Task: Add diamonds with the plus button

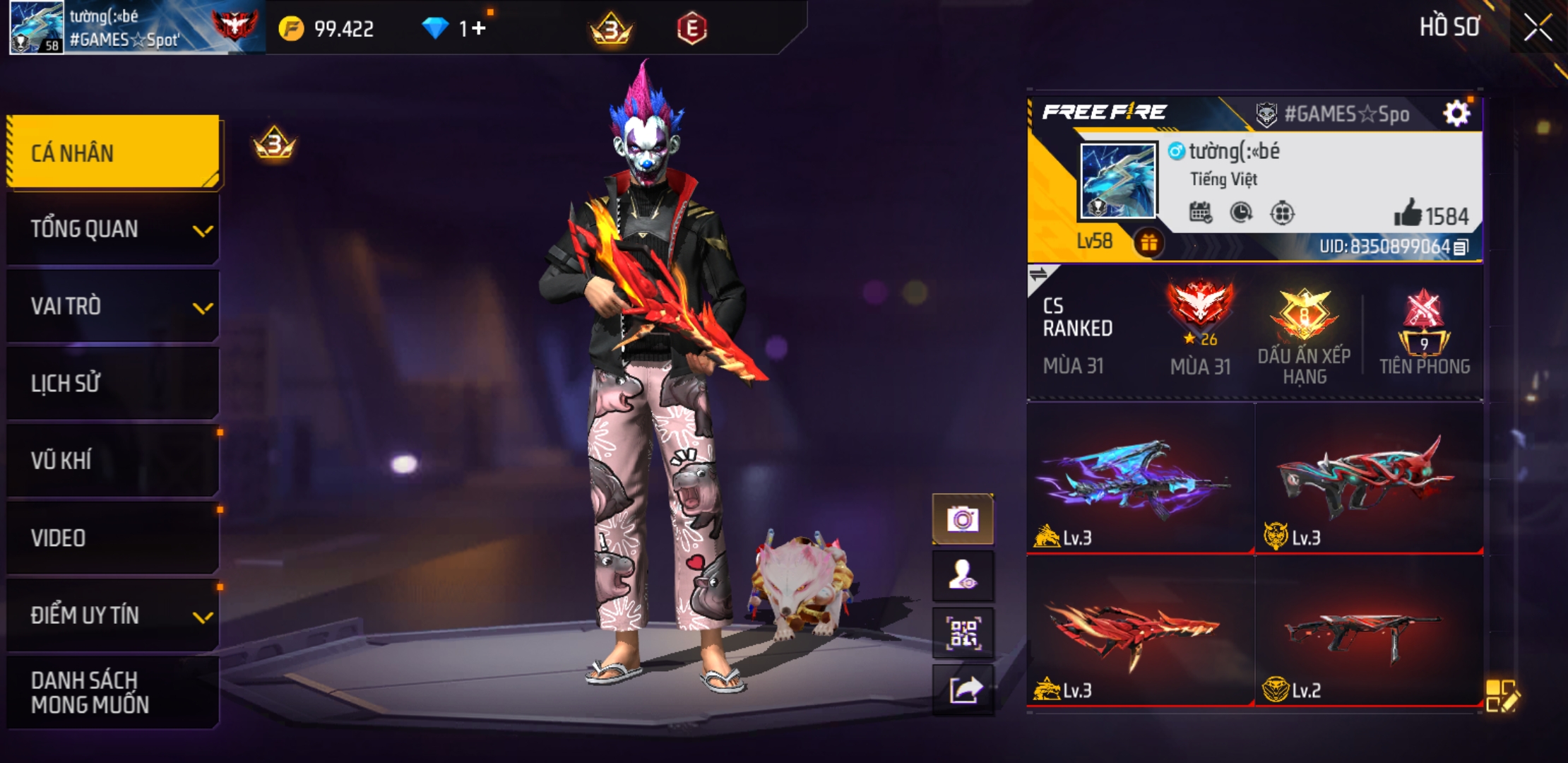Action: (478, 28)
